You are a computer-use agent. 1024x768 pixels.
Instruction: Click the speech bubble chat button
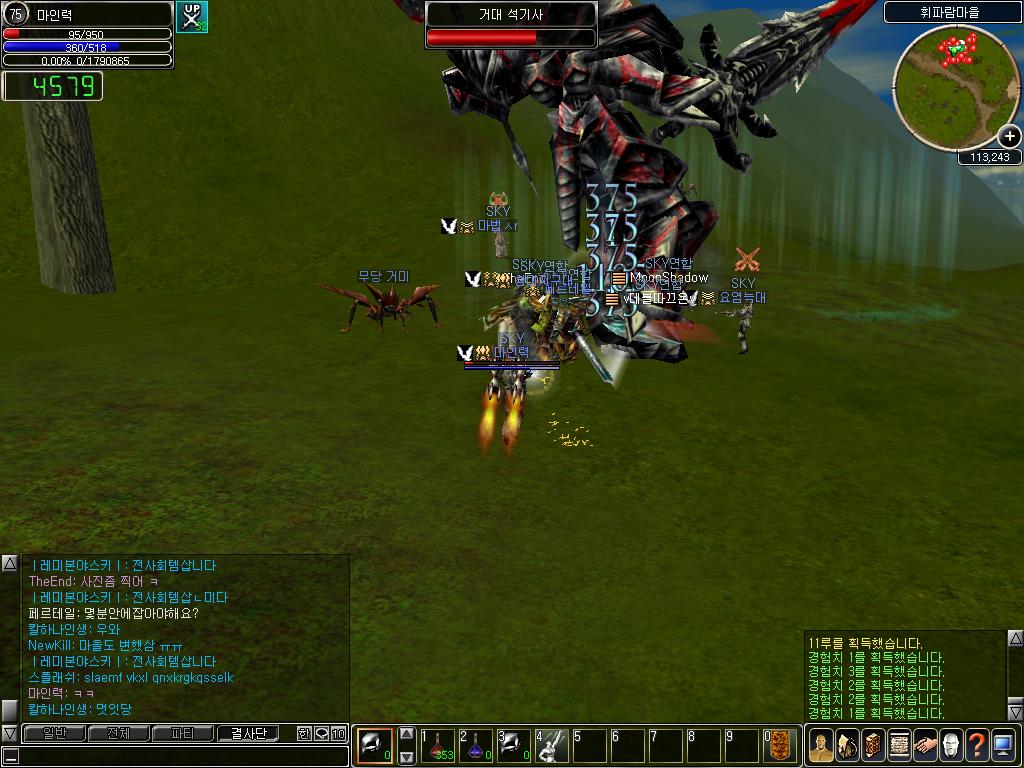tap(321, 733)
